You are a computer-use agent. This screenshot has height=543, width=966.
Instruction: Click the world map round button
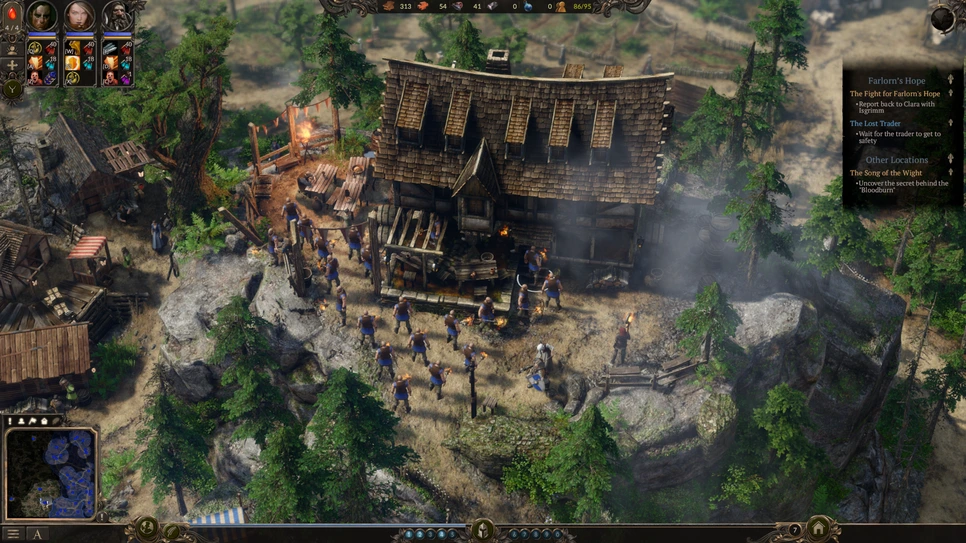(148, 528)
